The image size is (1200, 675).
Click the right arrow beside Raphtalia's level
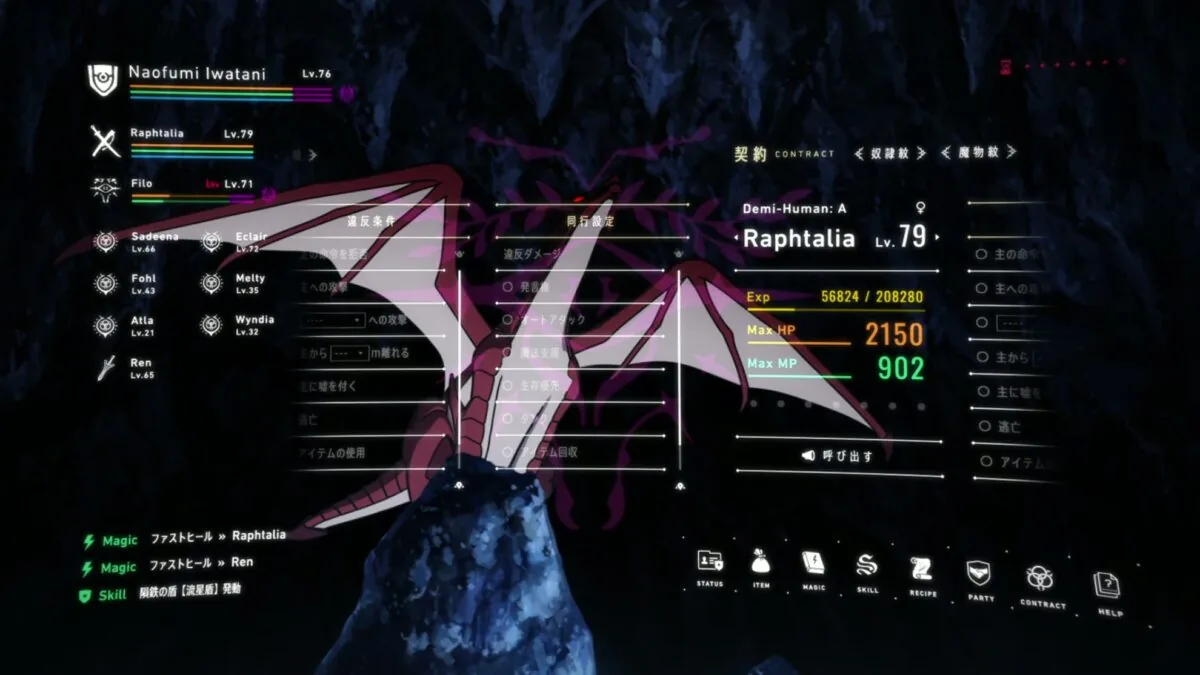pyautogui.click(x=937, y=239)
